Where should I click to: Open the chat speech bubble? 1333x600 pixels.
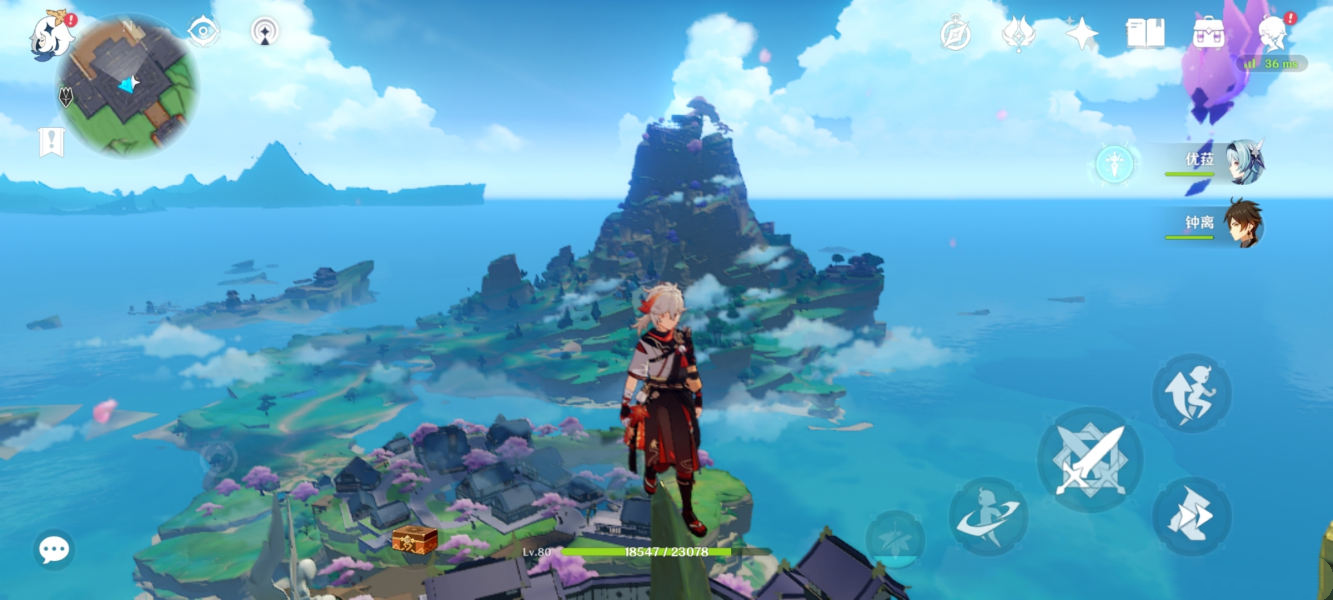coord(54,549)
